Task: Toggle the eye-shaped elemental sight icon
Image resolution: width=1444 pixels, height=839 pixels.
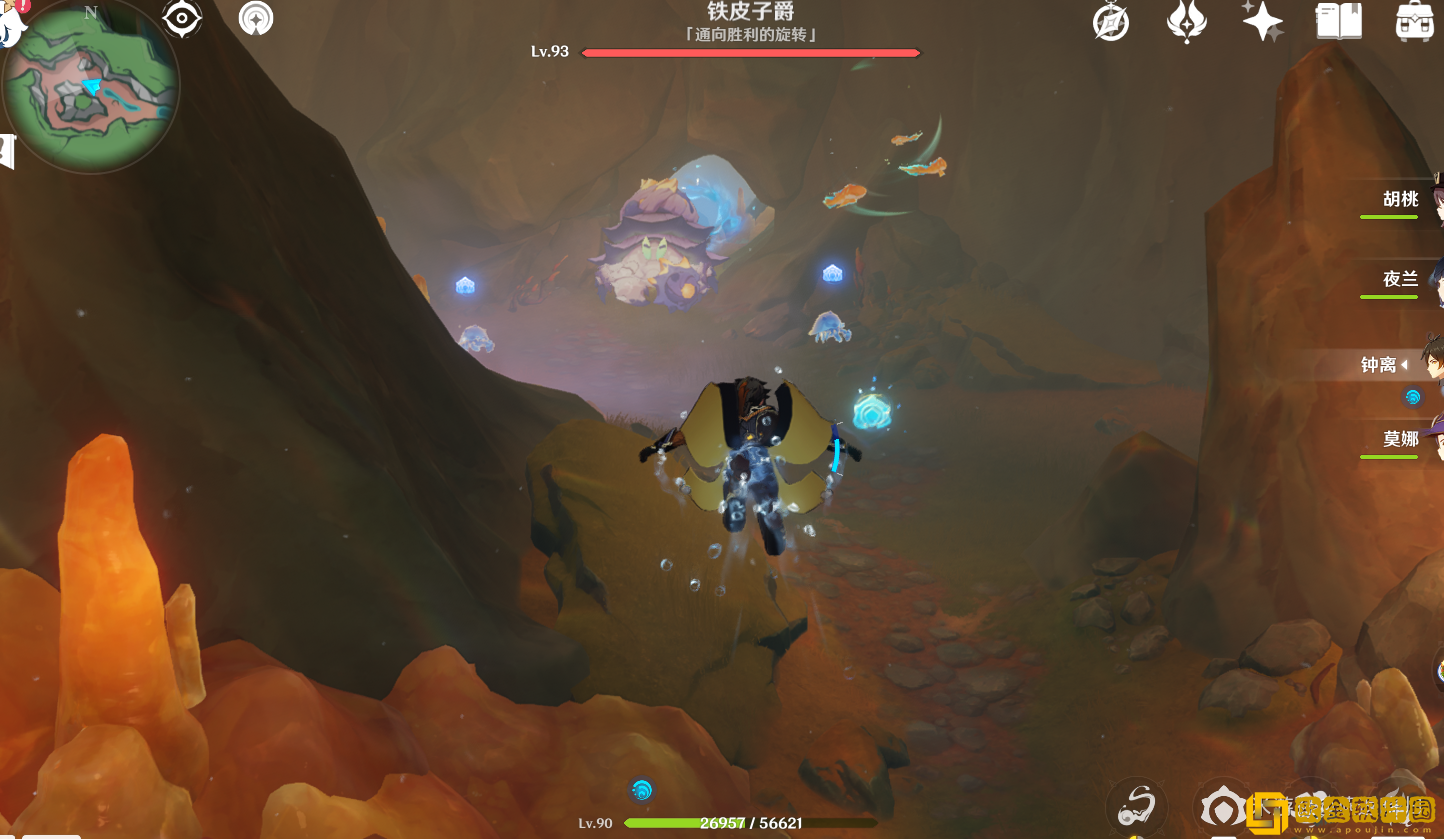Action: pyautogui.click(x=182, y=19)
